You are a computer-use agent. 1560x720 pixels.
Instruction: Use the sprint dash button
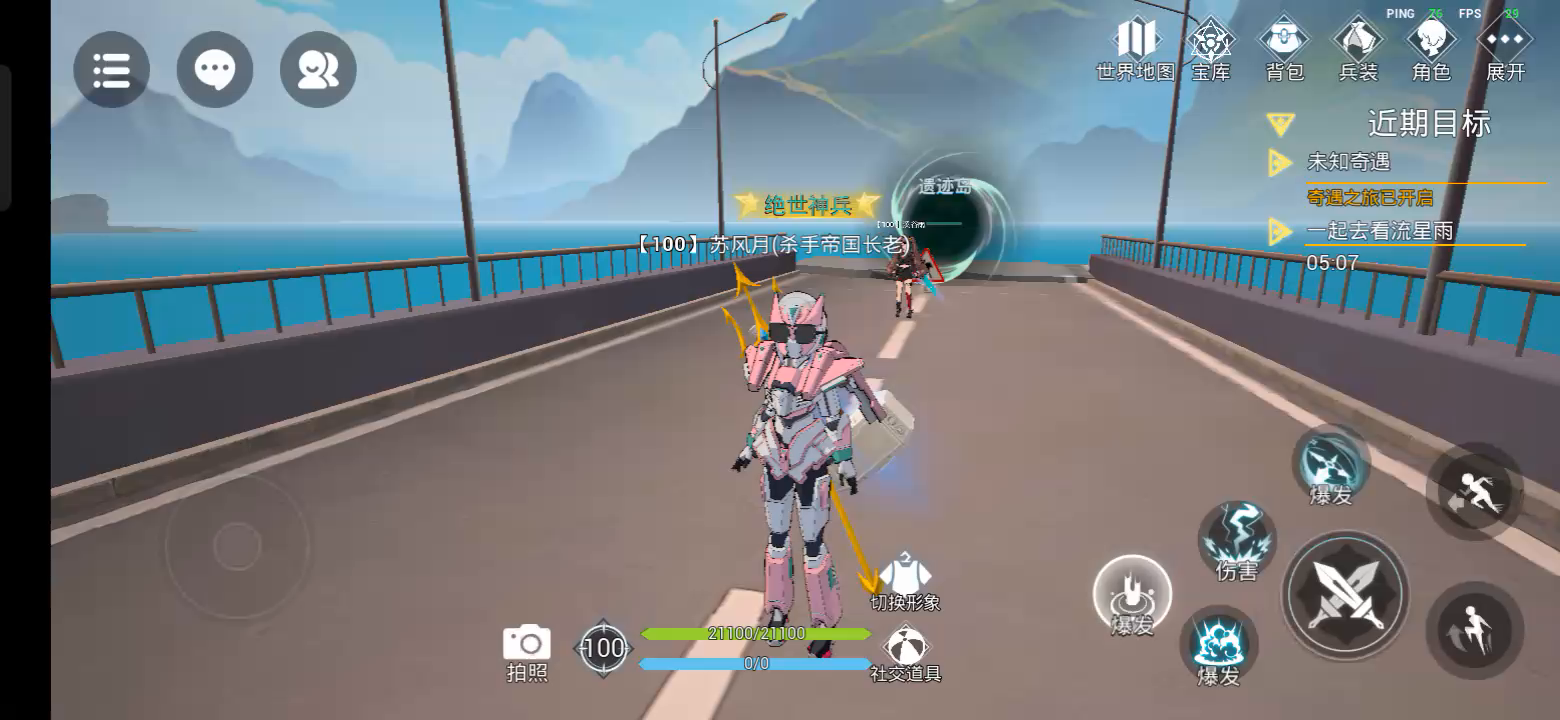pos(1474,492)
